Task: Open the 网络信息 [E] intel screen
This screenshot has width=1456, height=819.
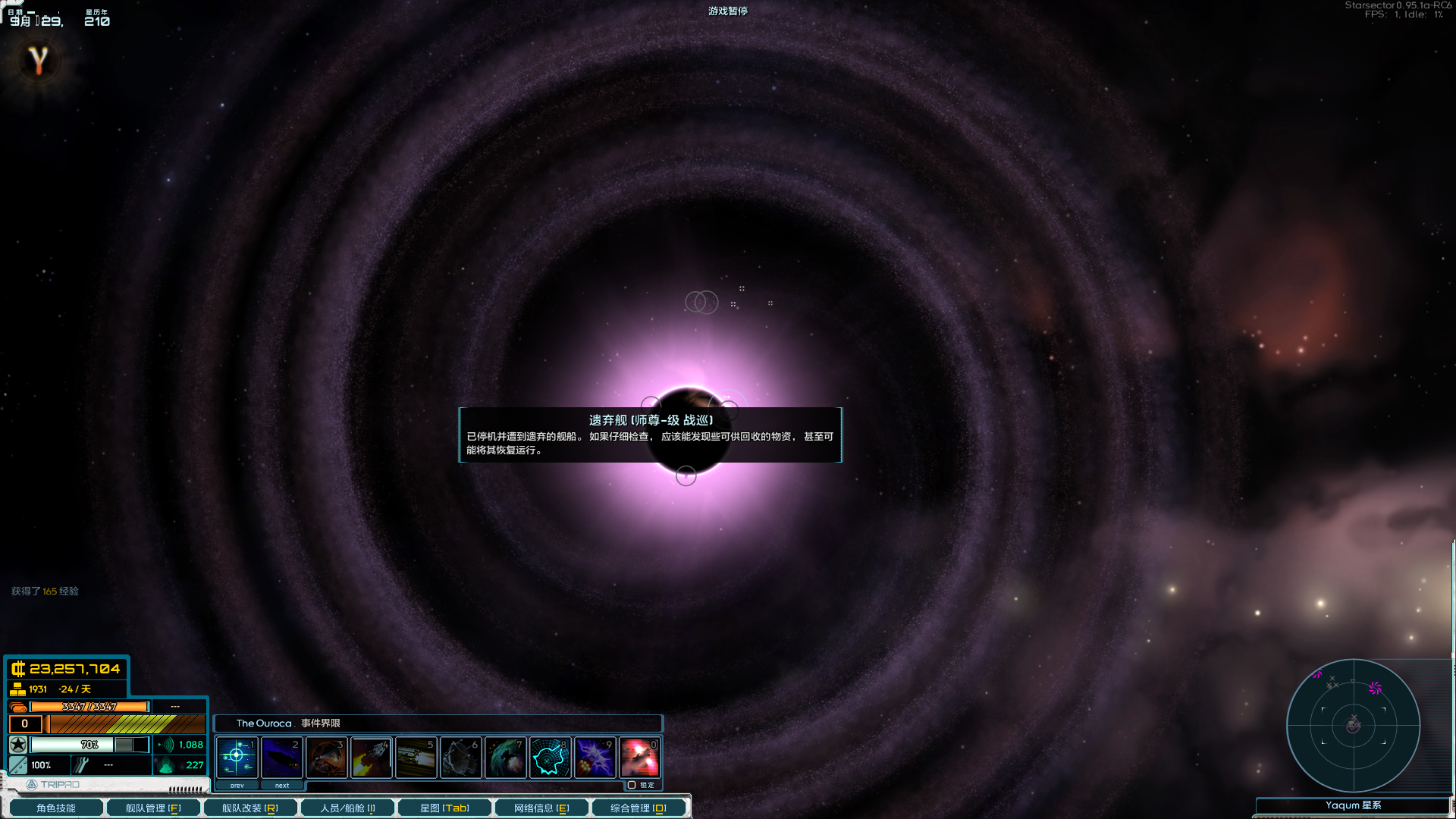Action: 541,808
